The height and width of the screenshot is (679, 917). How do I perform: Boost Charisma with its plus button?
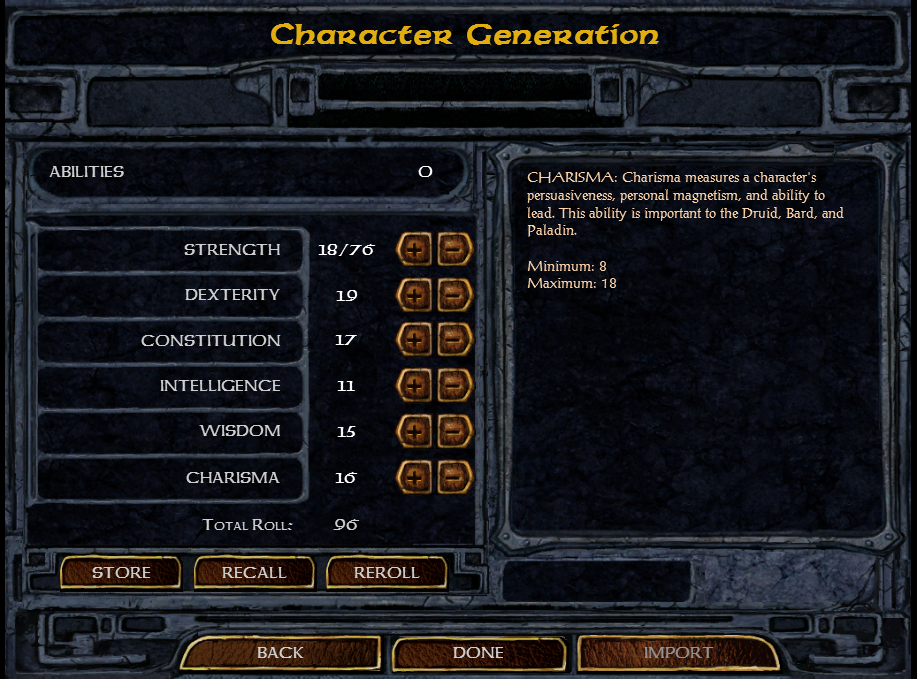[414, 477]
